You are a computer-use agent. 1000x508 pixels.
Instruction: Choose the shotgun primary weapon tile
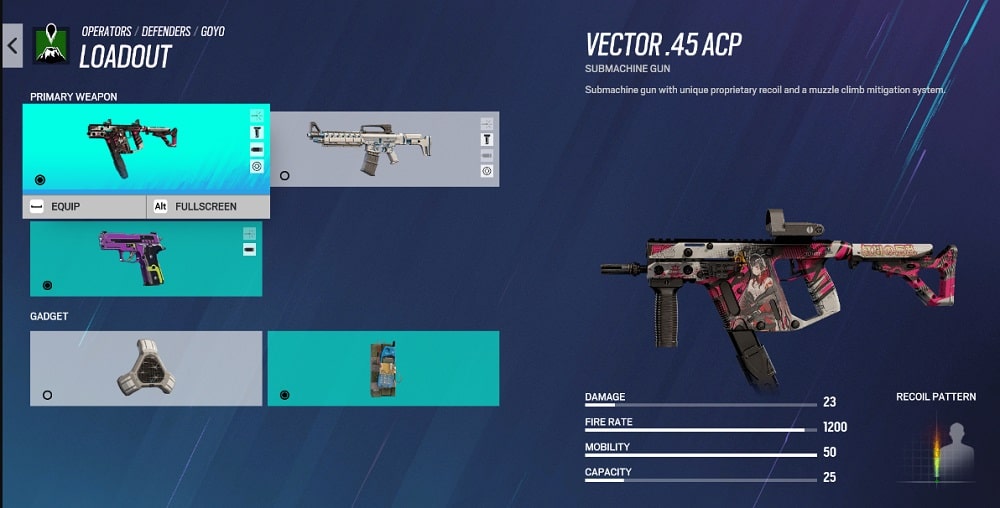[384, 149]
